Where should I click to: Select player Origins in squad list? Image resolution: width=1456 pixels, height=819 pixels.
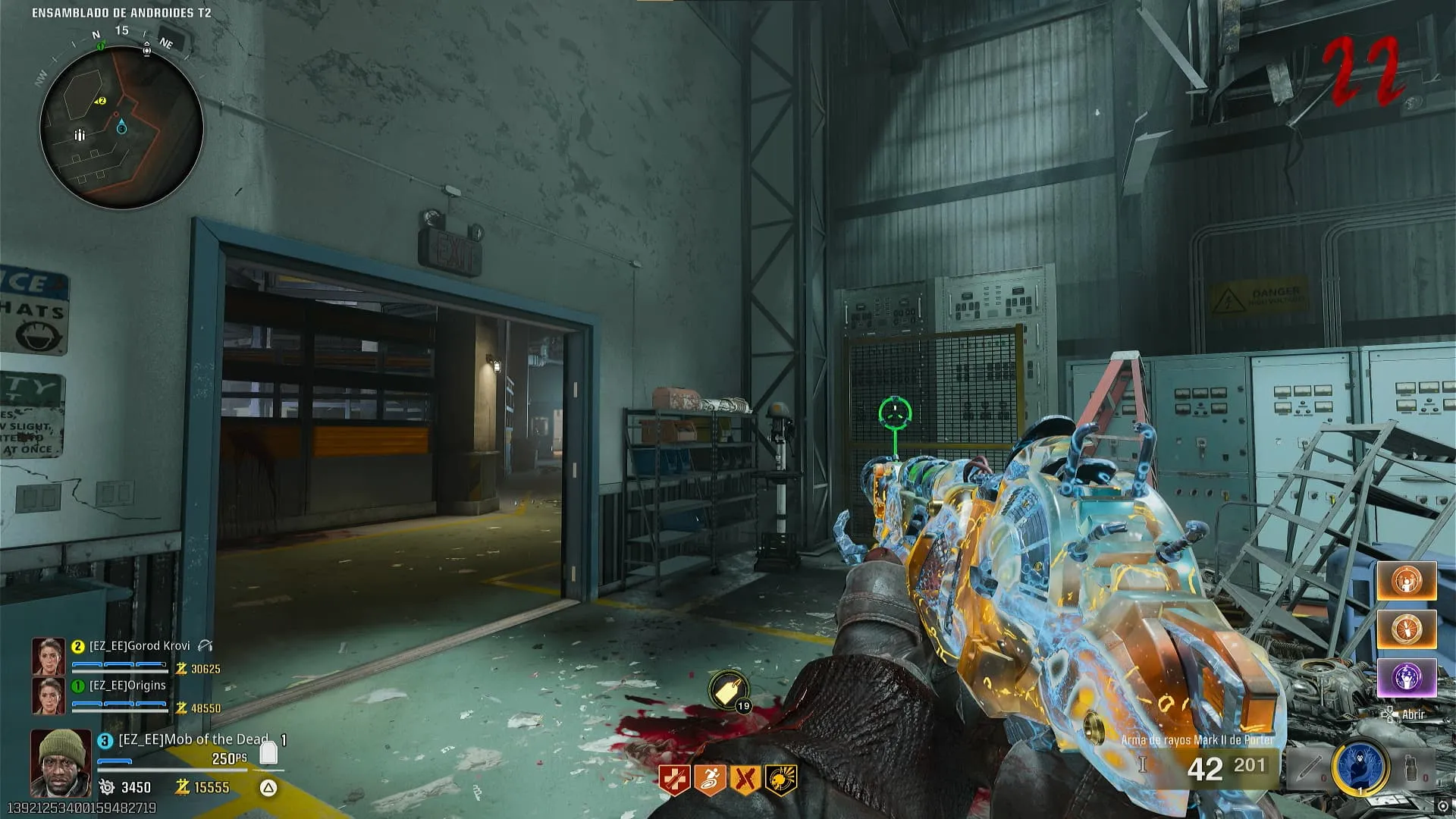127,686
